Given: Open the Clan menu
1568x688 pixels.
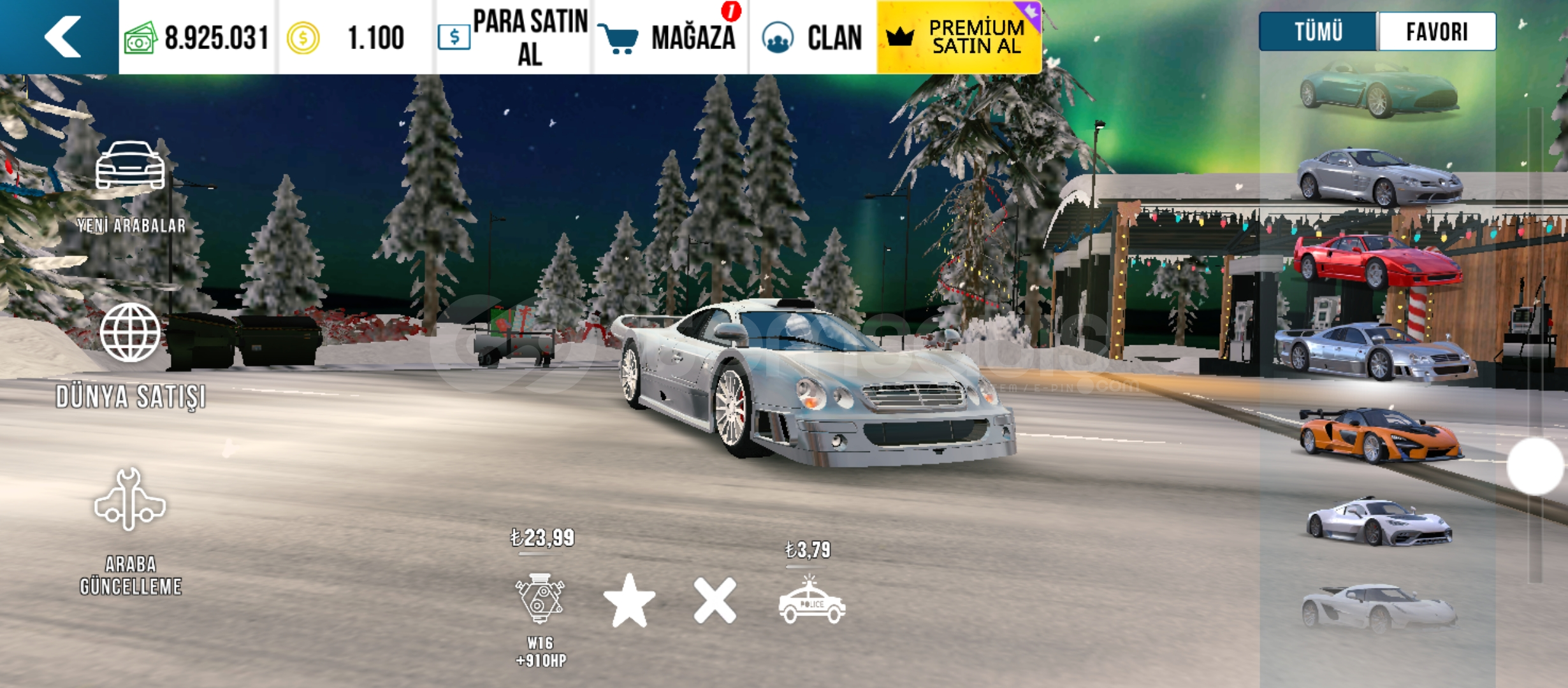Looking at the screenshot, I should tap(813, 37).
